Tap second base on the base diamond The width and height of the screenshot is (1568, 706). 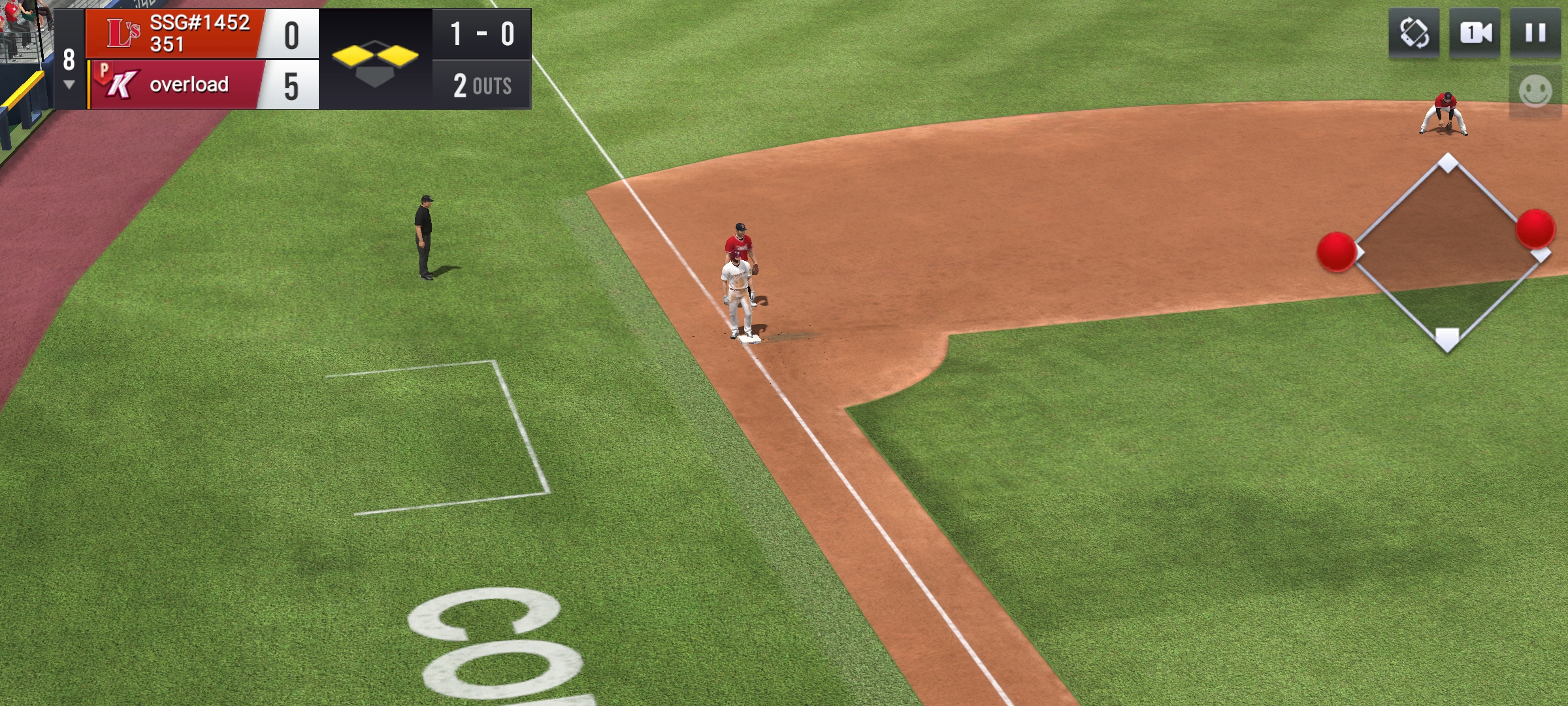(x=1448, y=162)
